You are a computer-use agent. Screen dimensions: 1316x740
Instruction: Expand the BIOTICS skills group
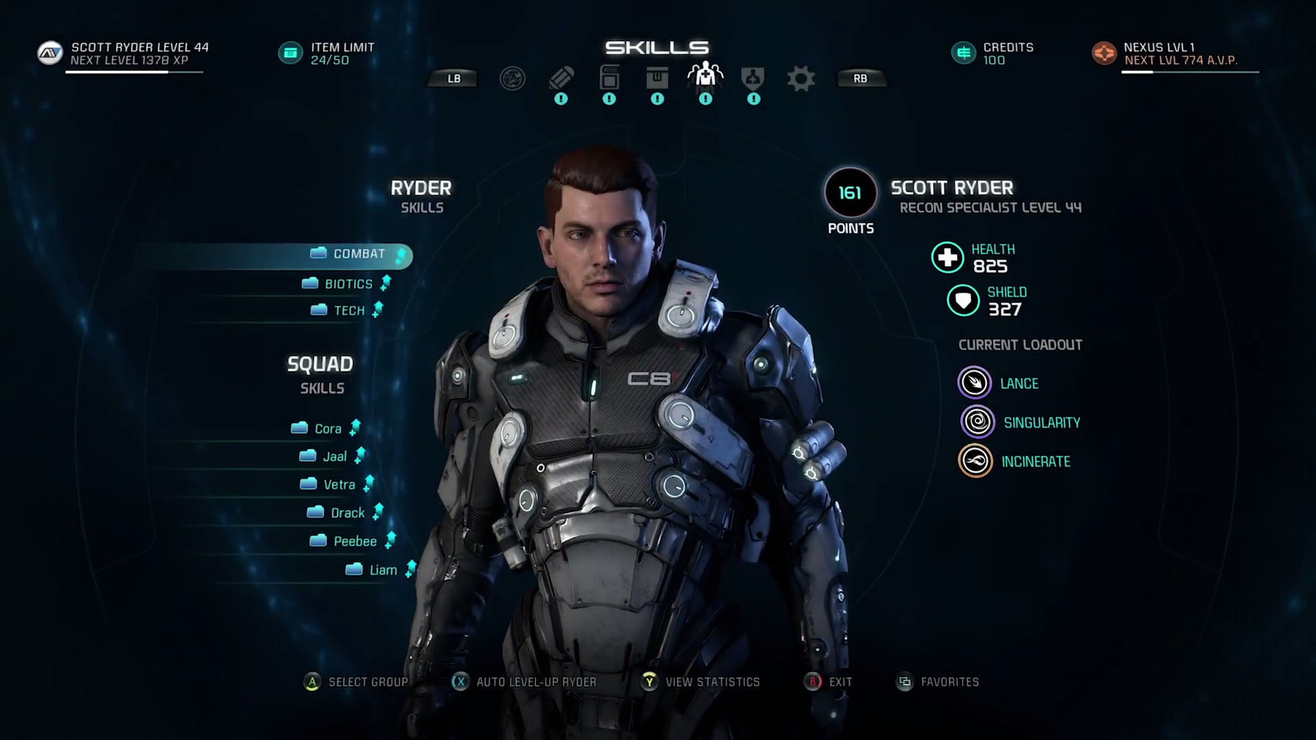(x=347, y=283)
